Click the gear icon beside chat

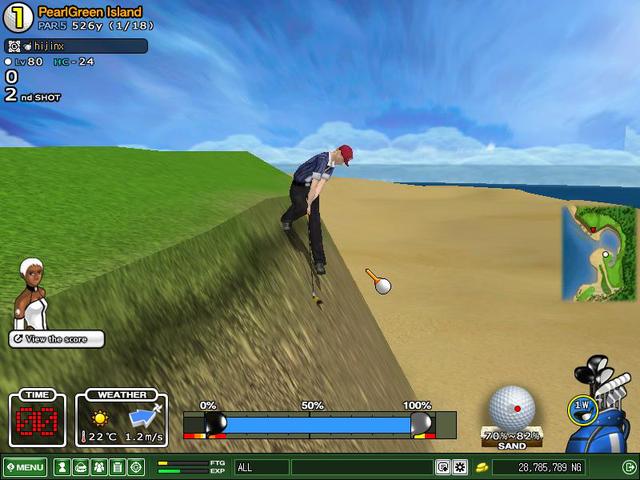coord(460,467)
